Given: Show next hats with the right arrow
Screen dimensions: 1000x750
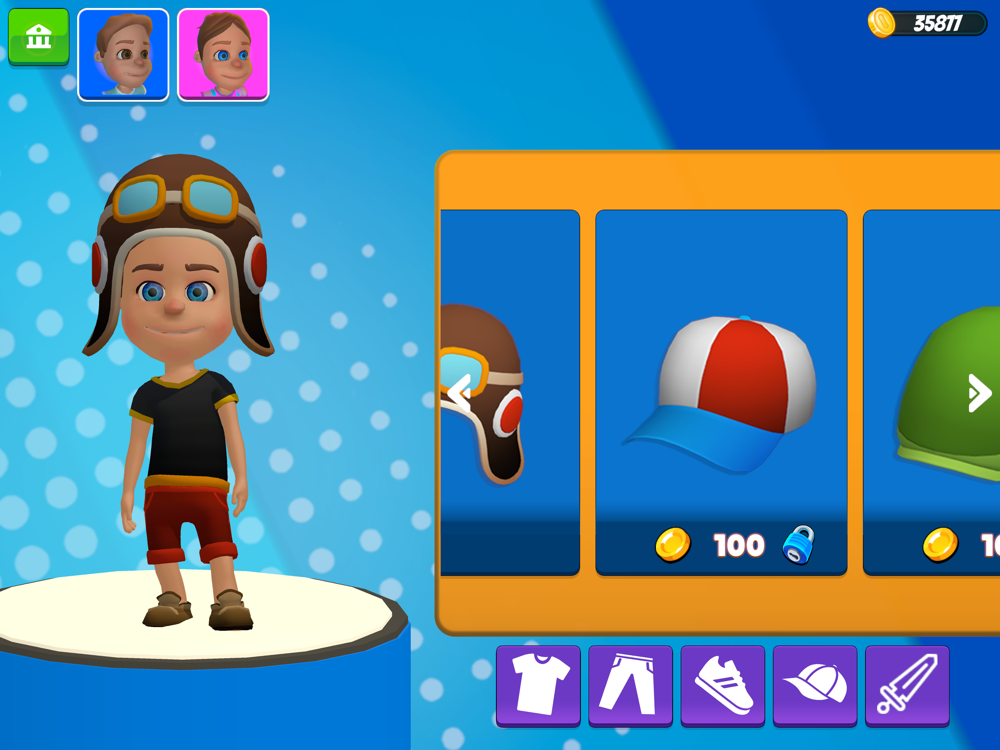Looking at the screenshot, I should click(978, 393).
